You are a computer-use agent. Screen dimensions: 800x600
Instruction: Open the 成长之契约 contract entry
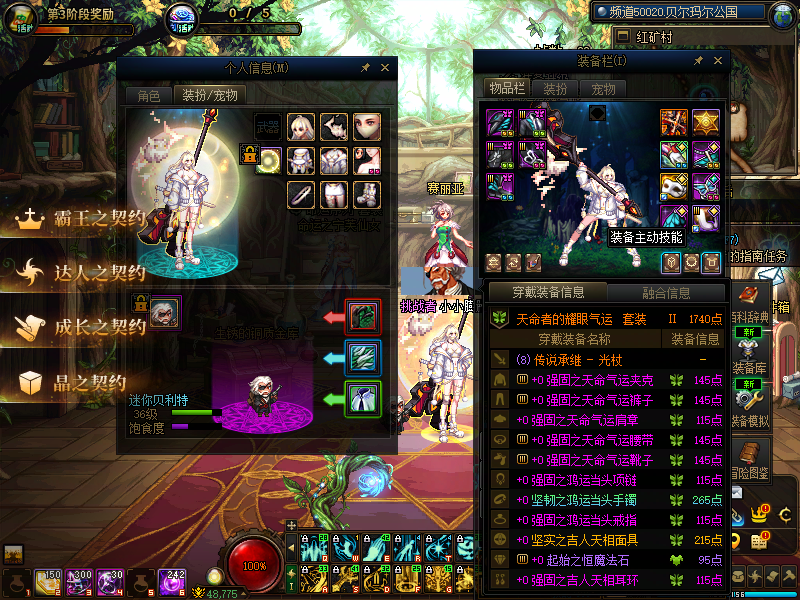point(85,327)
